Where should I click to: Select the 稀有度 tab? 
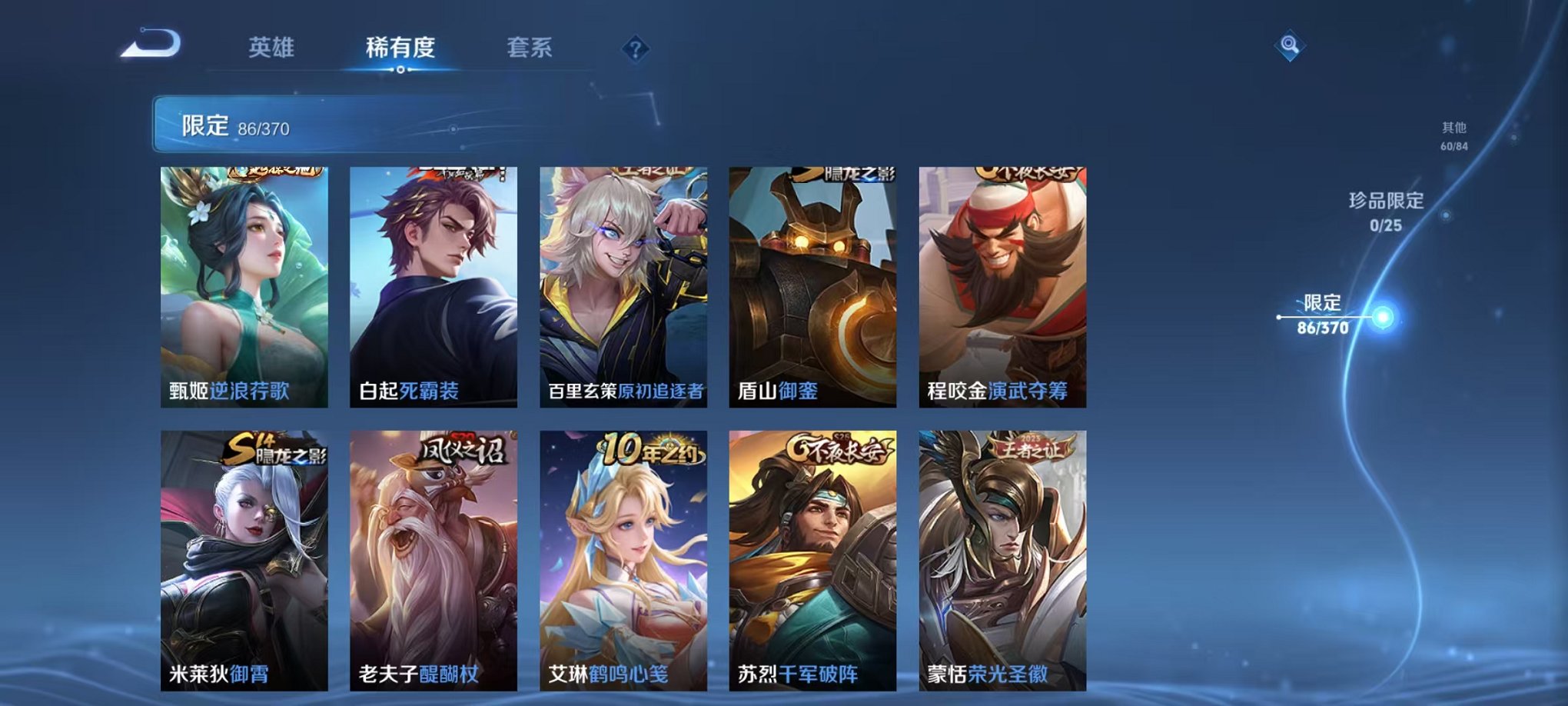pyautogui.click(x=399, y=46)
